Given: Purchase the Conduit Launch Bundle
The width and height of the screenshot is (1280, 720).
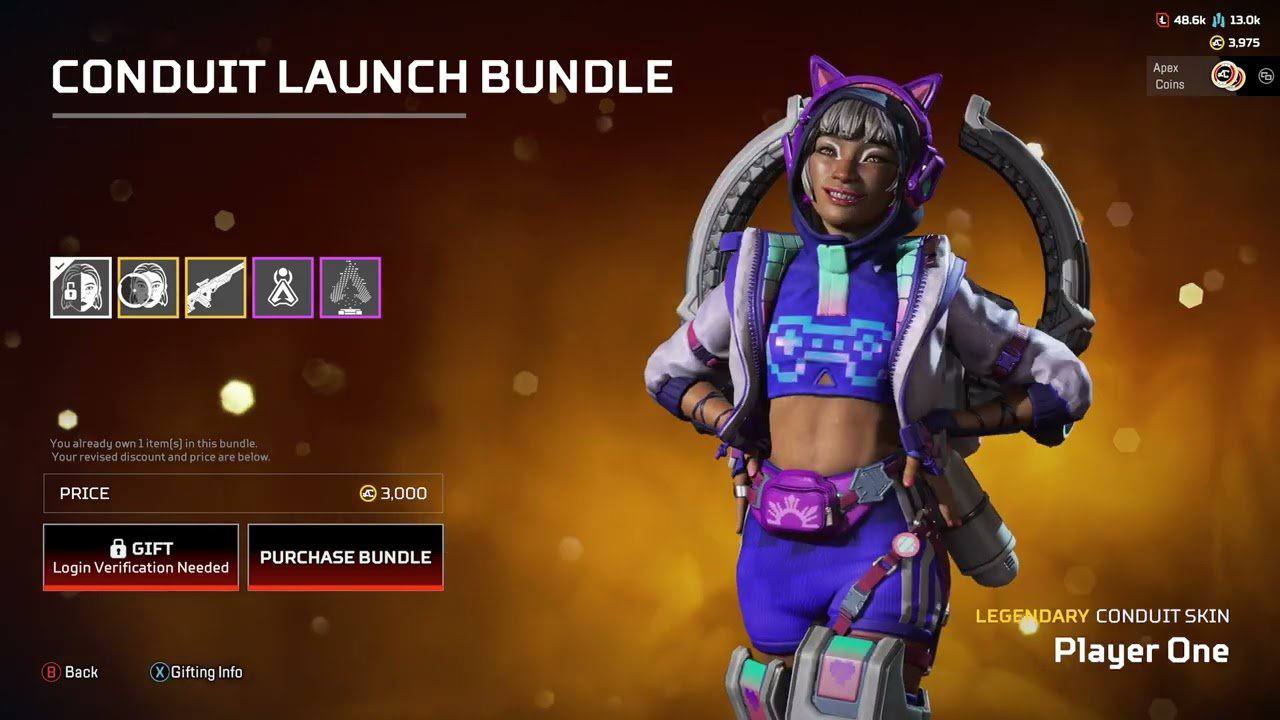Looking at the screenshot, I should (x=345, y=557).
